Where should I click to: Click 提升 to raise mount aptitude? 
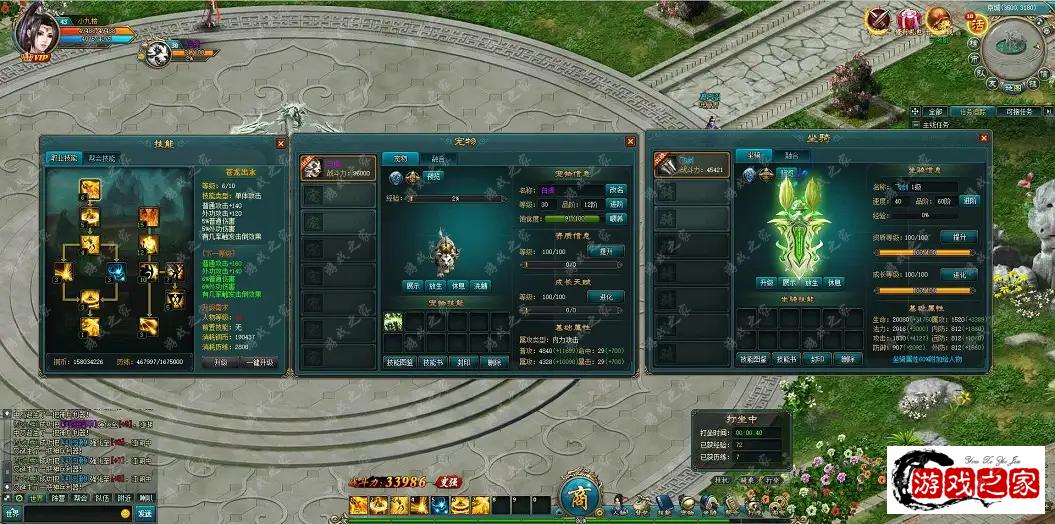point(960,237)
